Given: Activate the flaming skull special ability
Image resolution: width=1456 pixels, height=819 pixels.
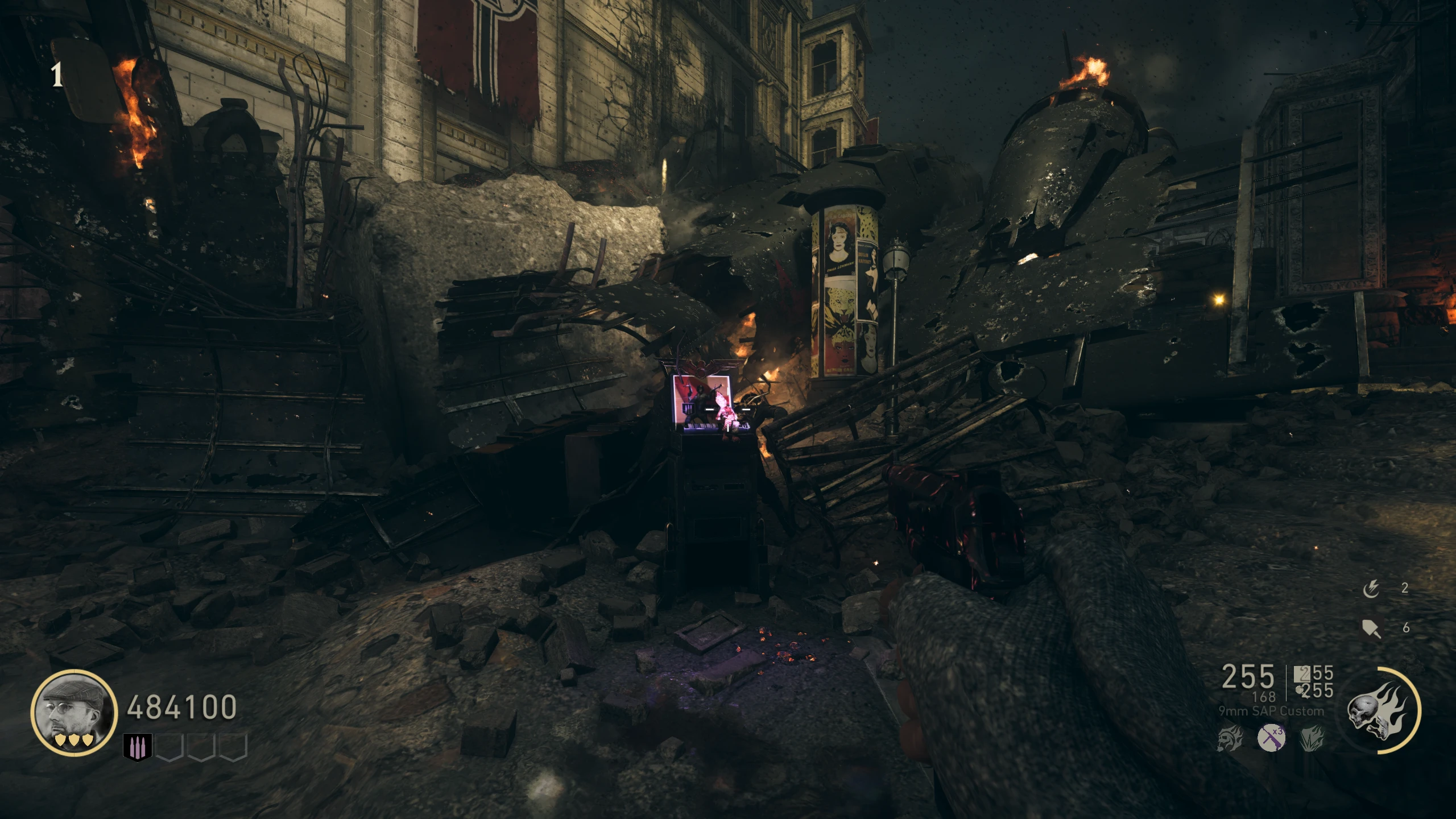Looking at the screenshot, I should pos(1380,711).
